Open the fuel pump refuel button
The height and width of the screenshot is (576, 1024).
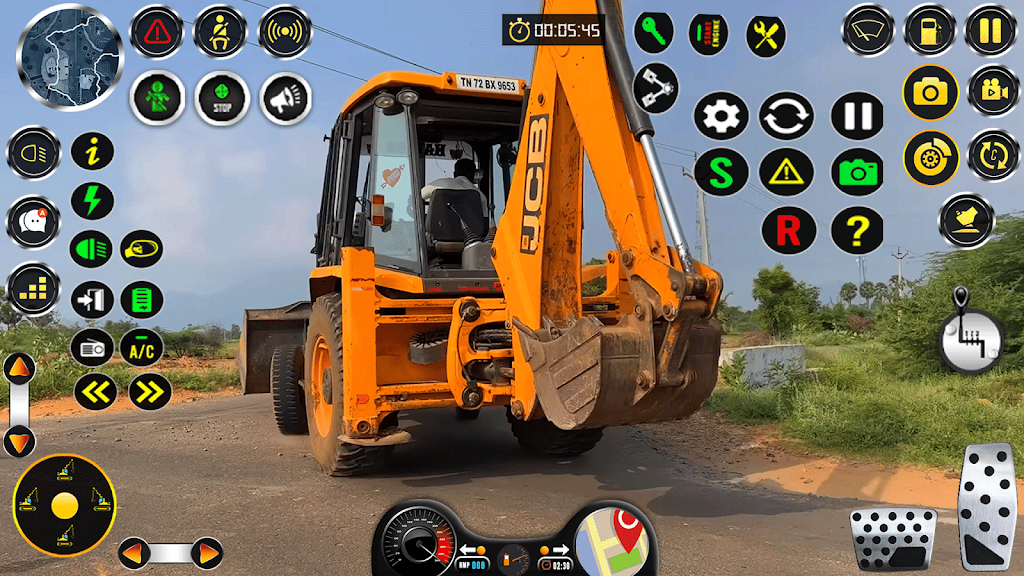(x=929, y=31)
